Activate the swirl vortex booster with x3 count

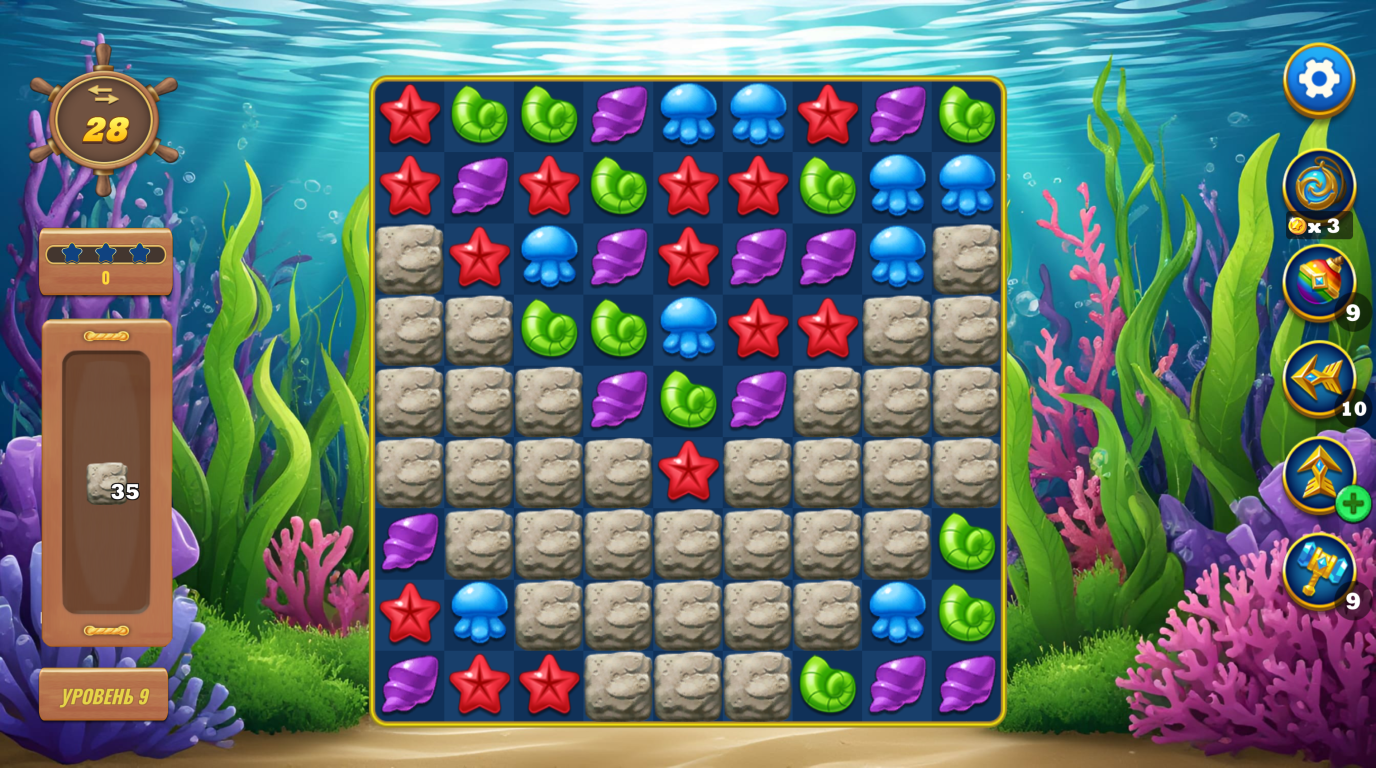point(1318,185)
